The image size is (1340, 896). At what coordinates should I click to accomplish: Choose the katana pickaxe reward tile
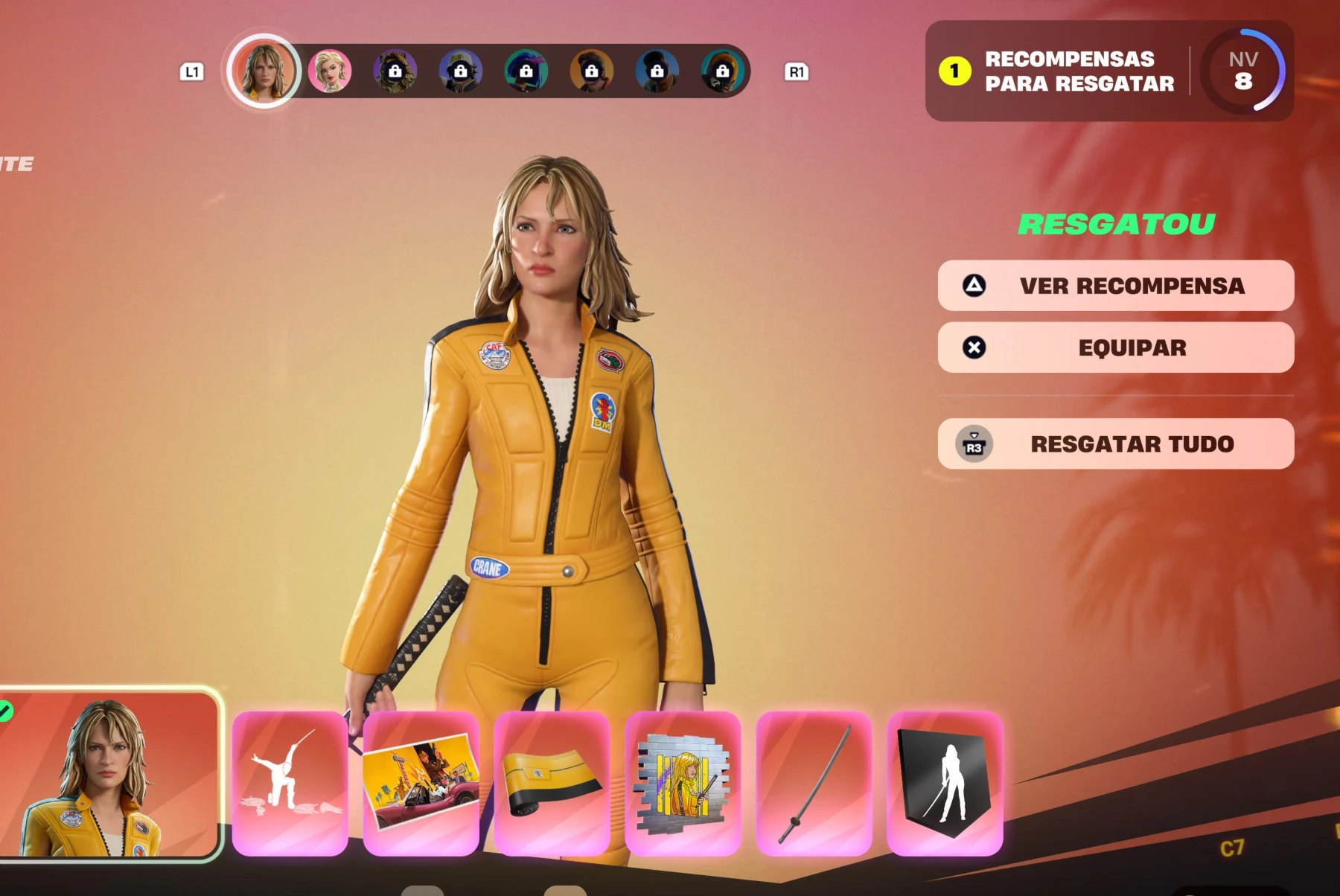(x=814, y=783)
